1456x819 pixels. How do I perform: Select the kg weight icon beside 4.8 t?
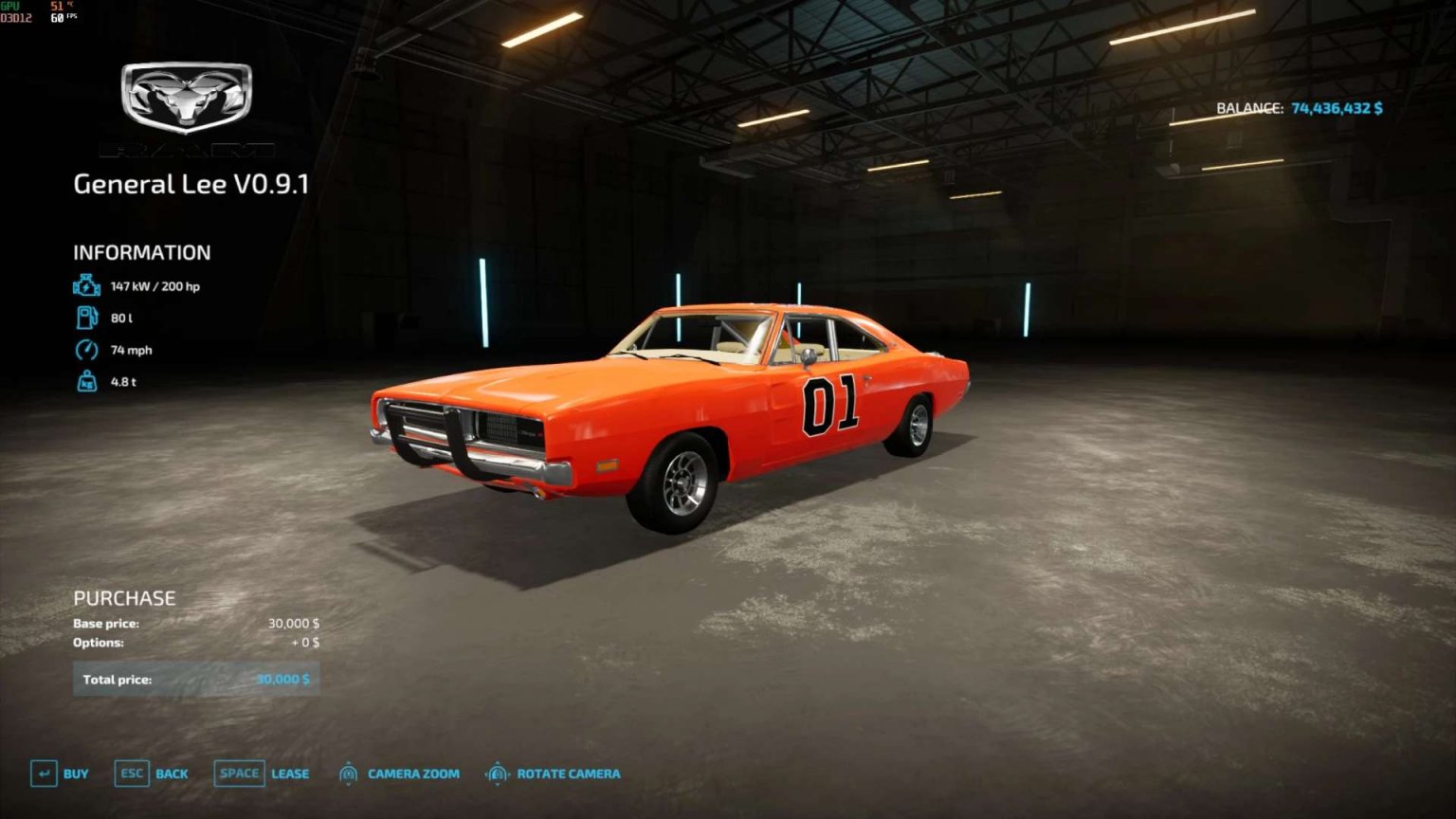[85, 381]
